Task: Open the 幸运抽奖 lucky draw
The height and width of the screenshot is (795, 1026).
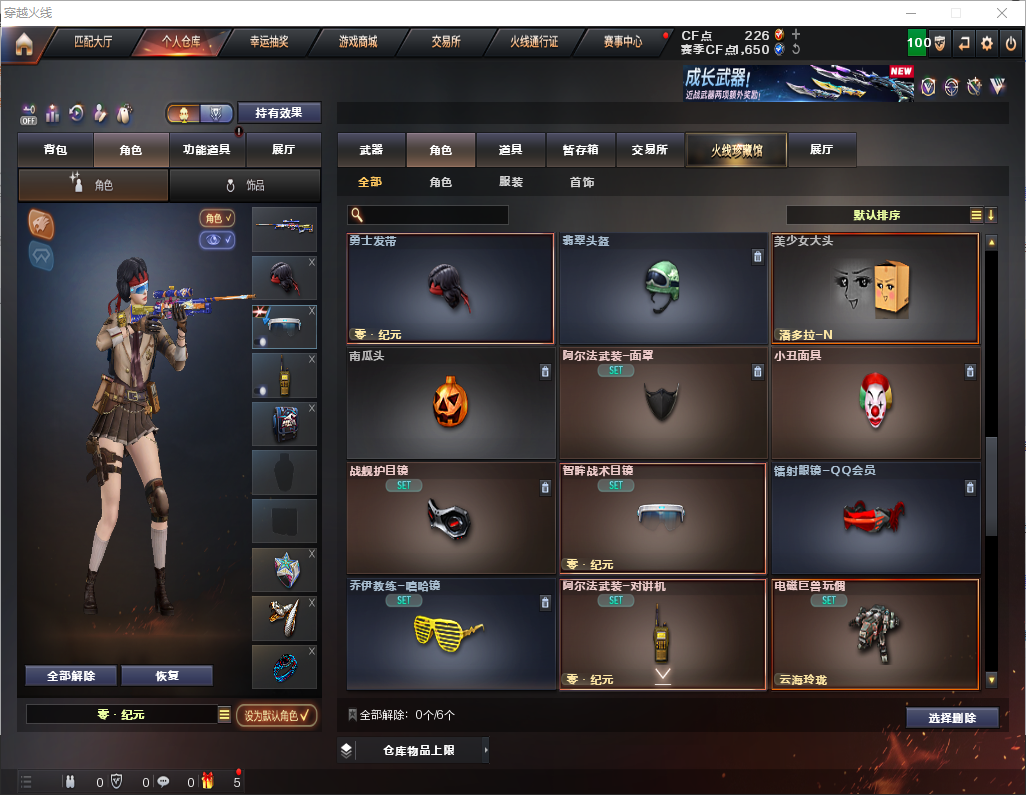Action: click(269, 42)
